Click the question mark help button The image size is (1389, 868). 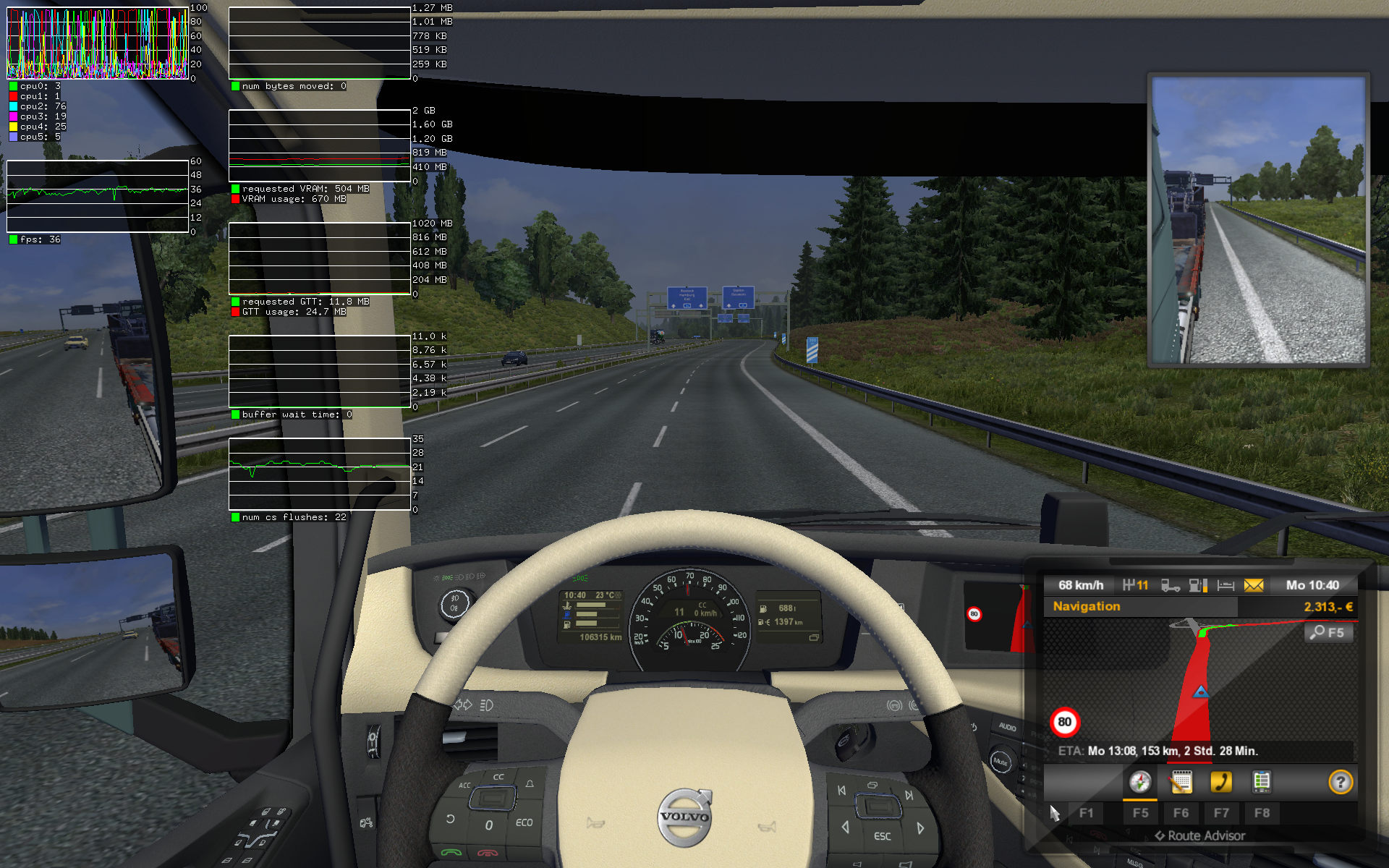coord(1341,782)
